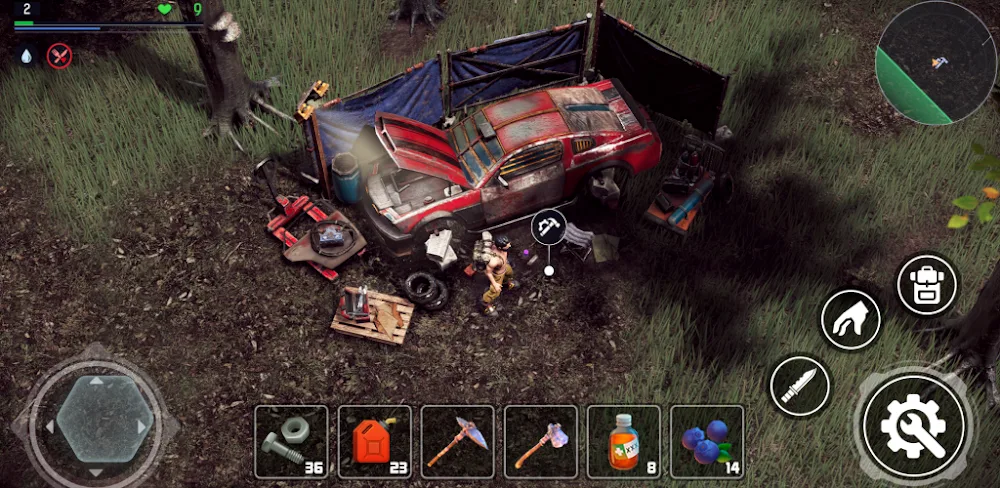Select the bolts and nuts hotbar slot
The width and height of the screenshot is (1000, 488).
pyautogui.click(x=291, y=441)
